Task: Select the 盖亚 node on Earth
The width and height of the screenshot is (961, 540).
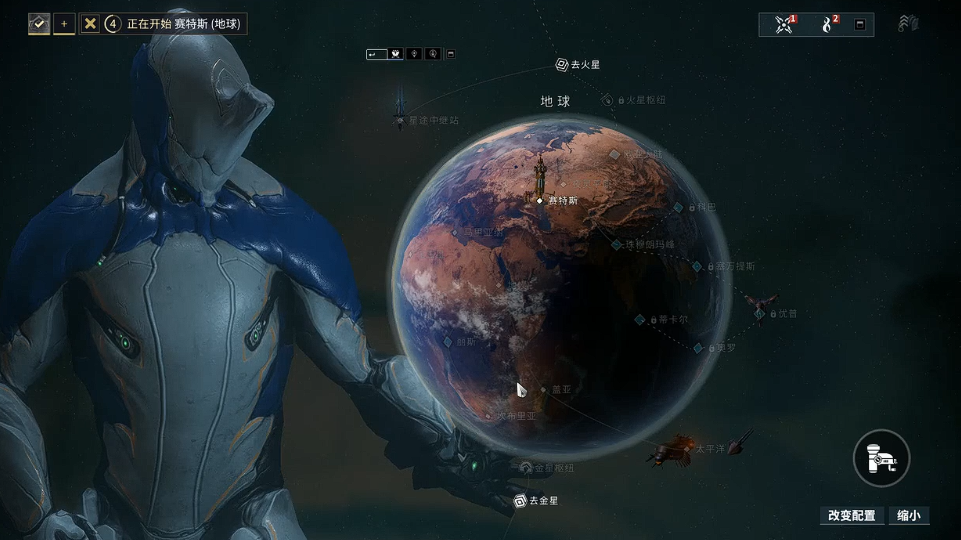Action: [x=544, y=389]
